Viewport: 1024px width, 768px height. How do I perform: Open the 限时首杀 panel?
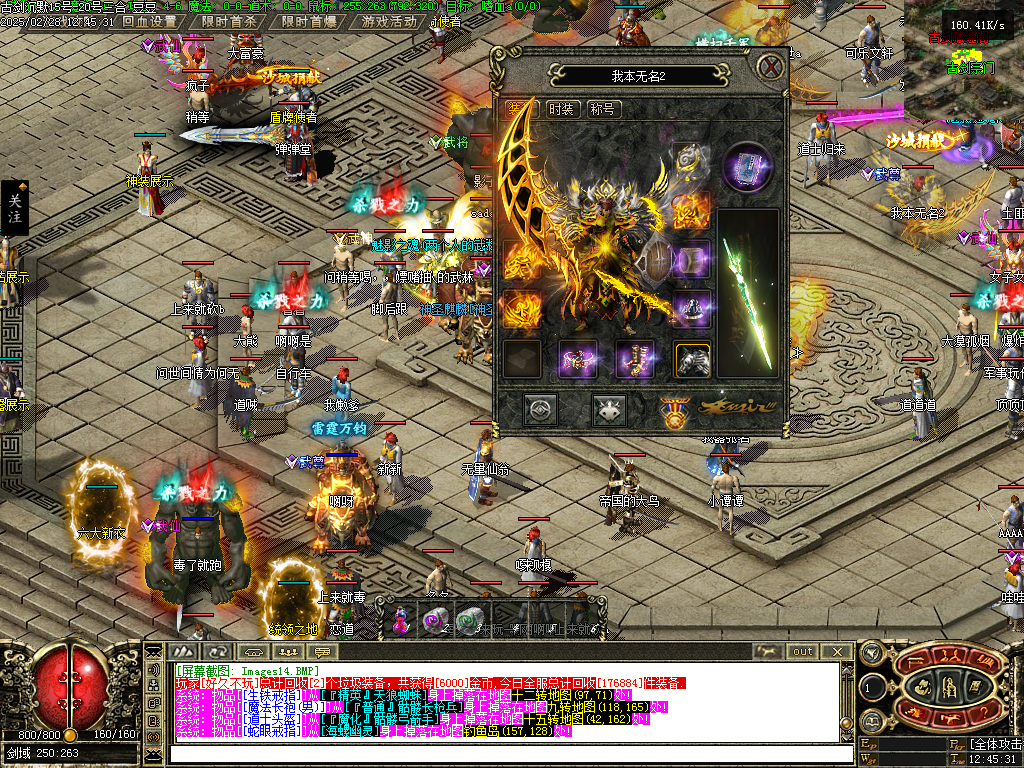click(229, 21)
